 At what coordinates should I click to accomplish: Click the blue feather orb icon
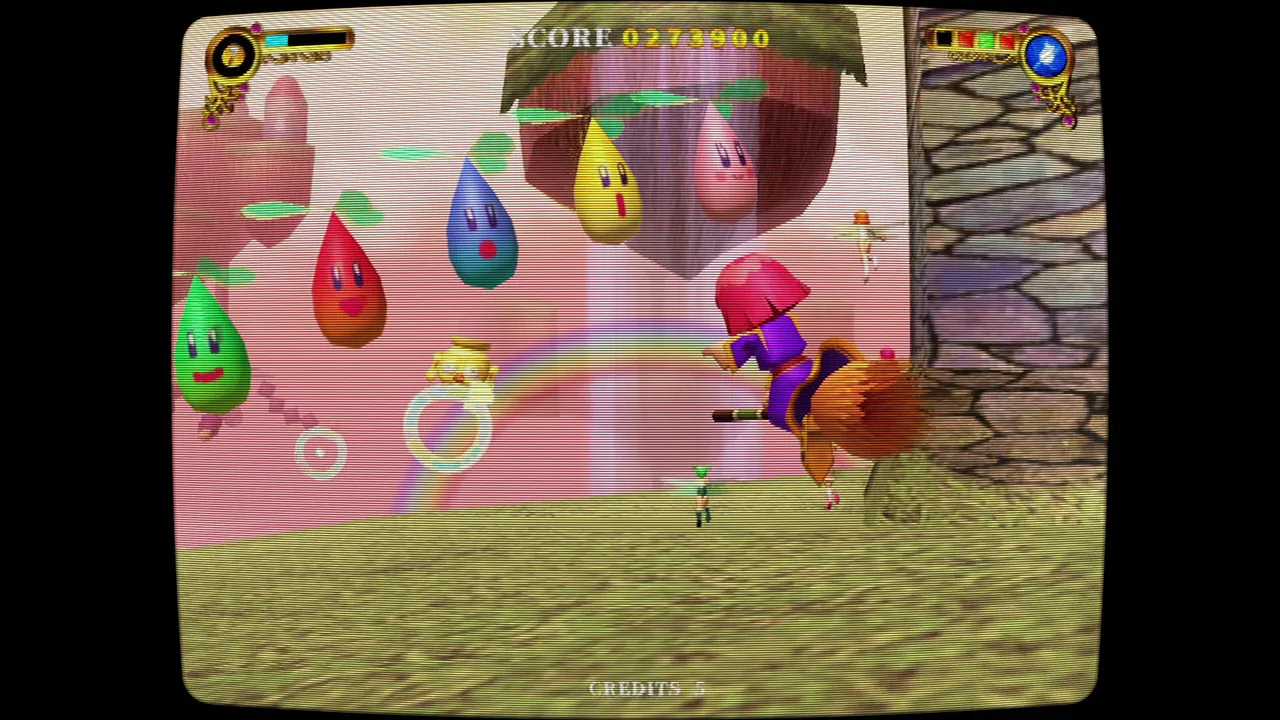coord(1048,57)
